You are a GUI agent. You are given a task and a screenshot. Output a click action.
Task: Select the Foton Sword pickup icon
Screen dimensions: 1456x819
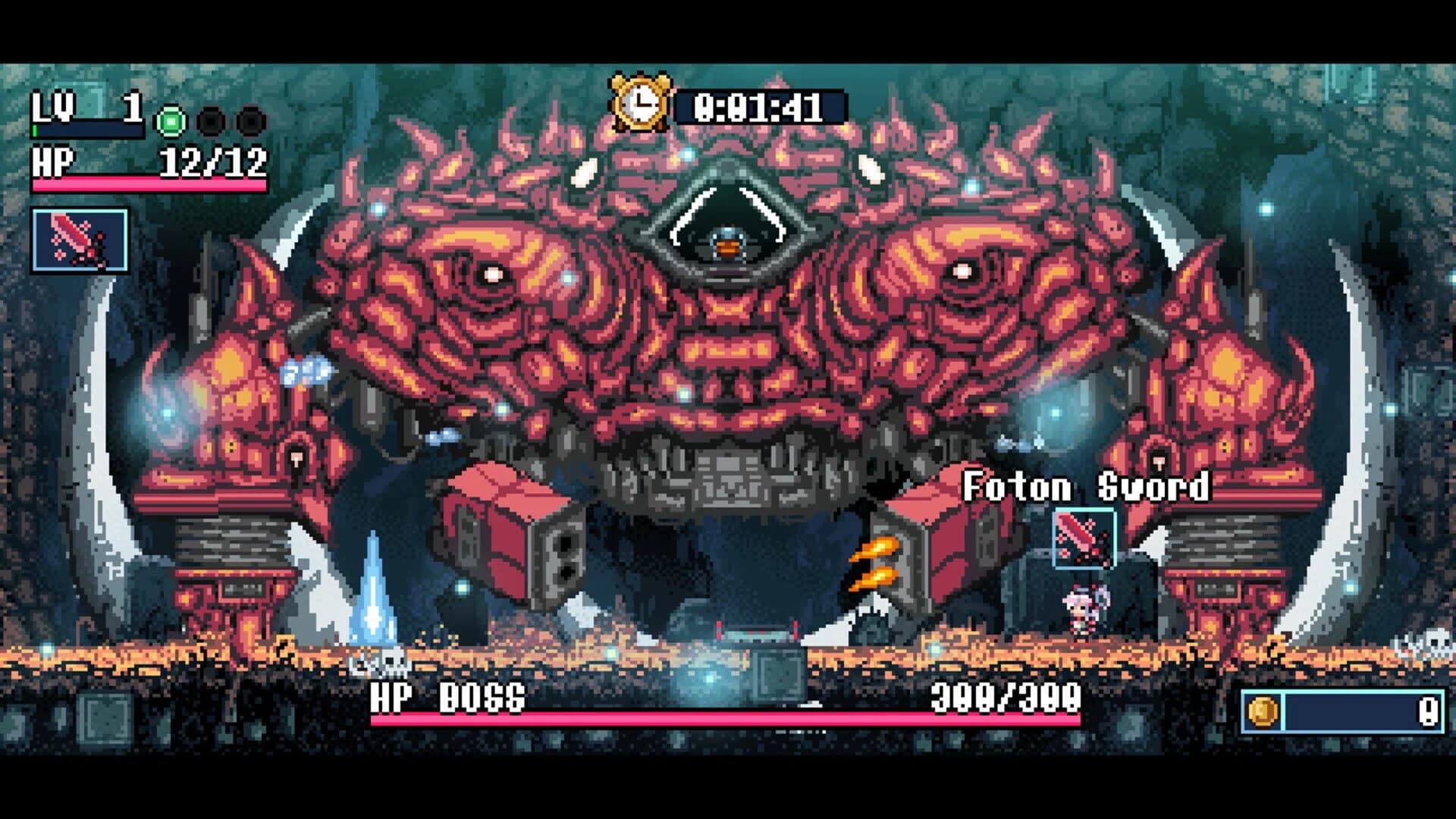click(1086, 538)
